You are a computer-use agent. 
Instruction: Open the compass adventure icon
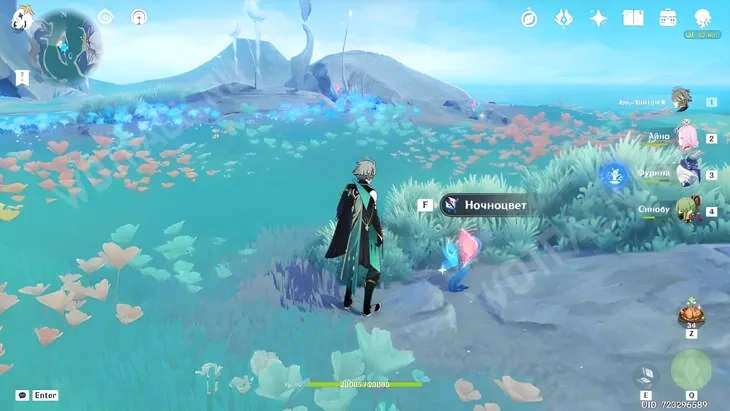point(529,18)
